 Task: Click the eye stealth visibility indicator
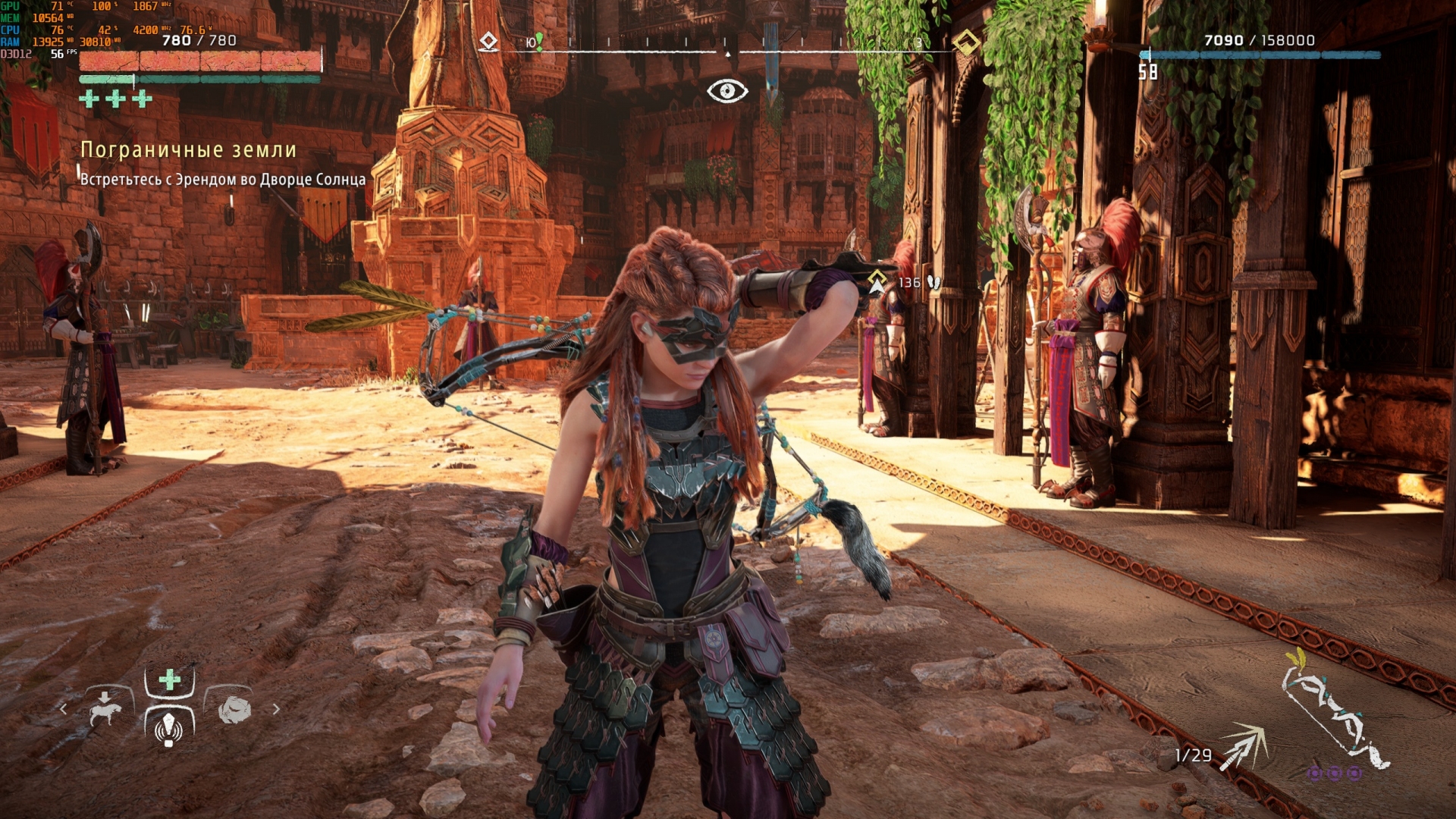pos(727,91)
